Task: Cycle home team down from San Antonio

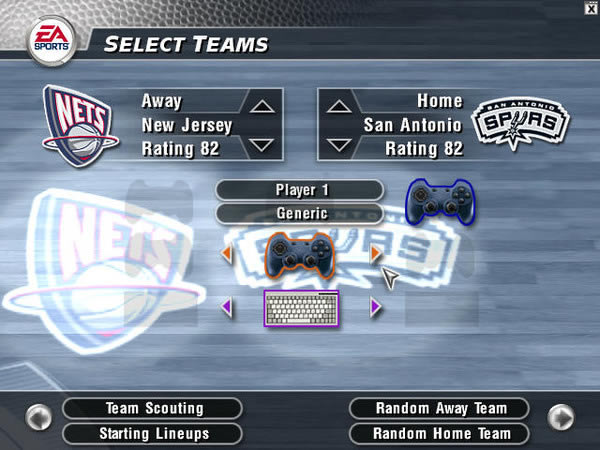Action: pos(340,144)
